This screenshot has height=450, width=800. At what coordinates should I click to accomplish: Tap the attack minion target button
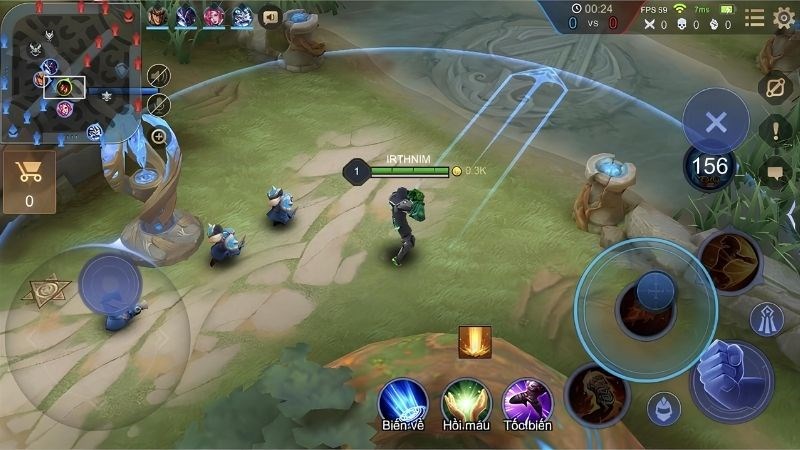663,408
